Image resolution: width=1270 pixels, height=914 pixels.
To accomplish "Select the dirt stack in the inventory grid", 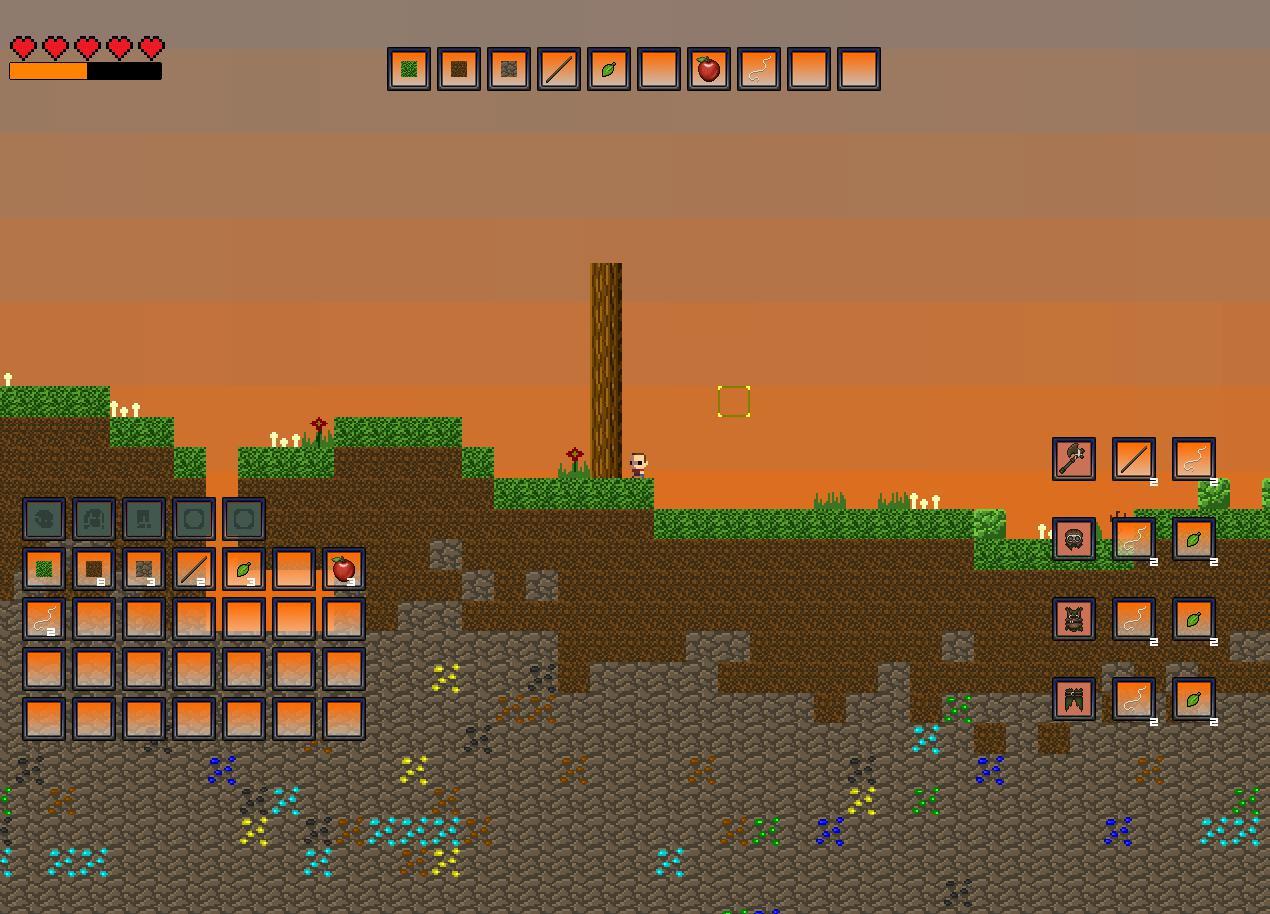I will click(x=94, y=569).
